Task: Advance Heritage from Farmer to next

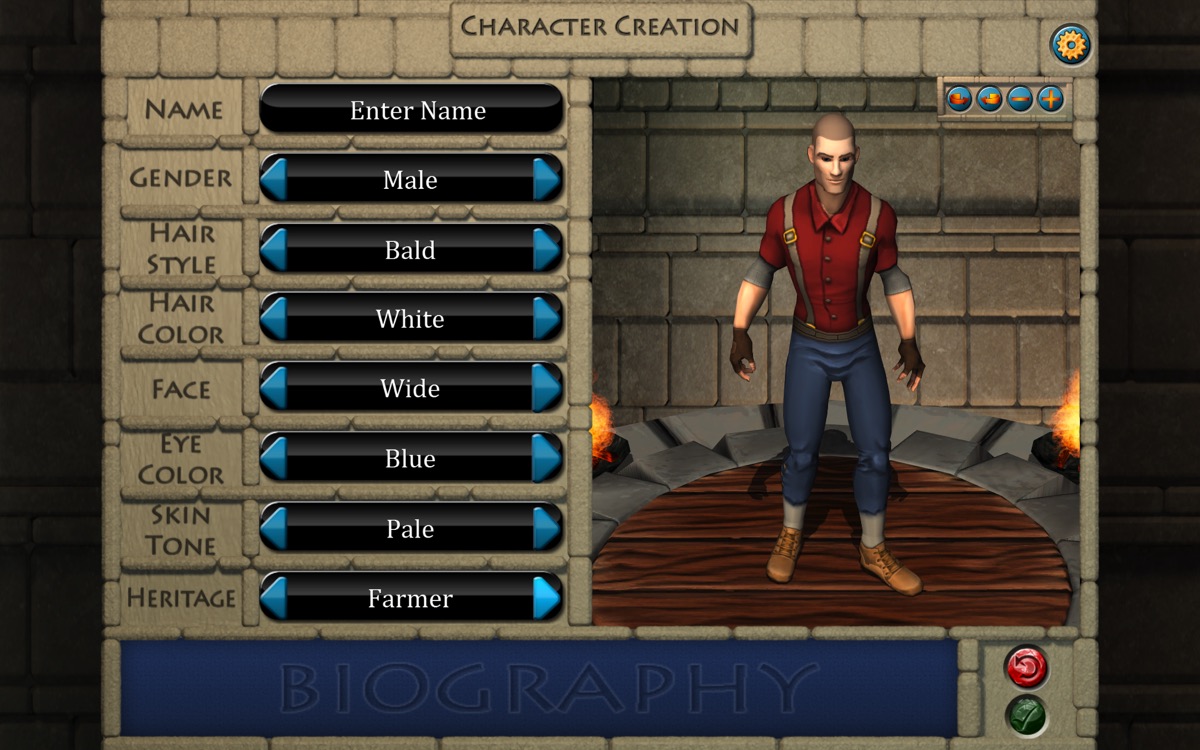Action: [x=546, y=598]
